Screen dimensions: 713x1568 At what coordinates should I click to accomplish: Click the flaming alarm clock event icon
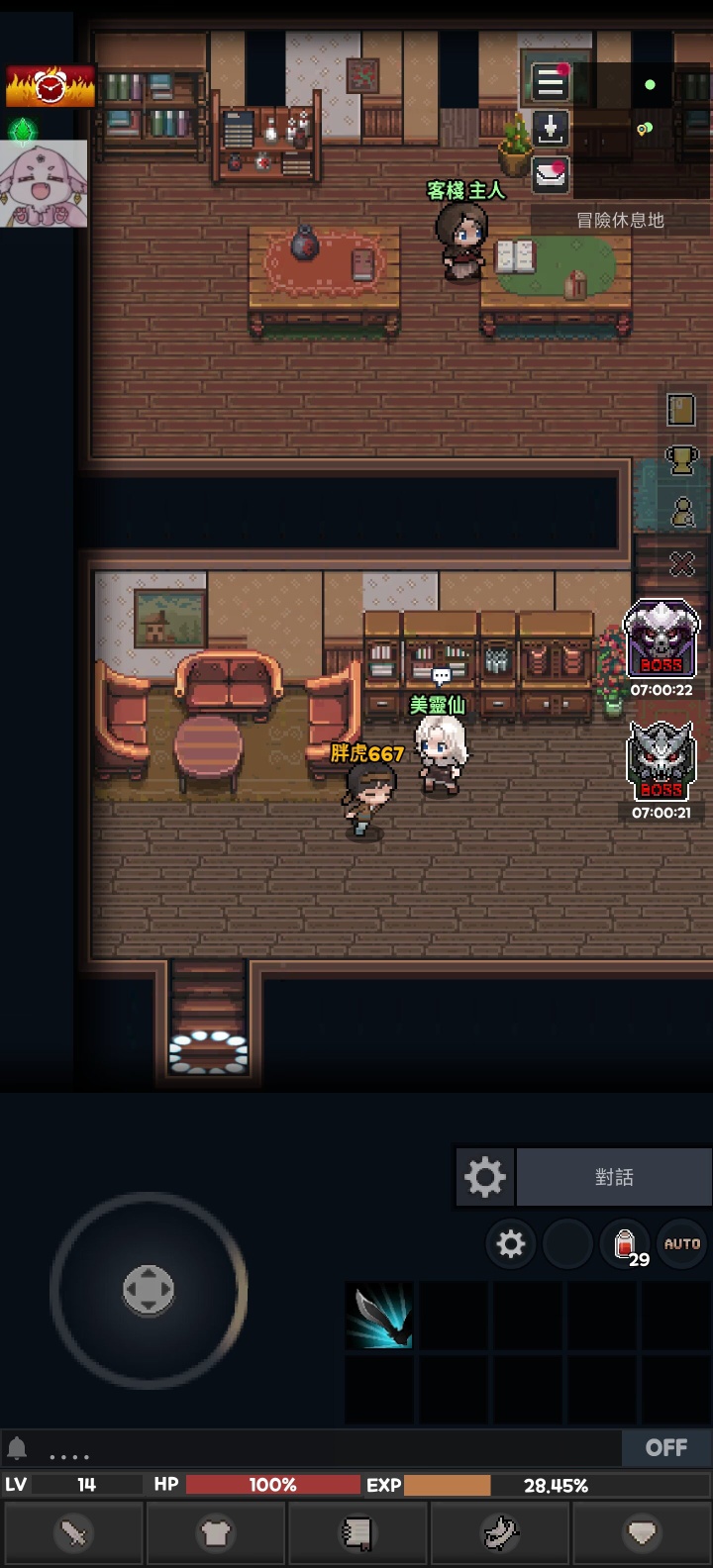pos(51,87)
